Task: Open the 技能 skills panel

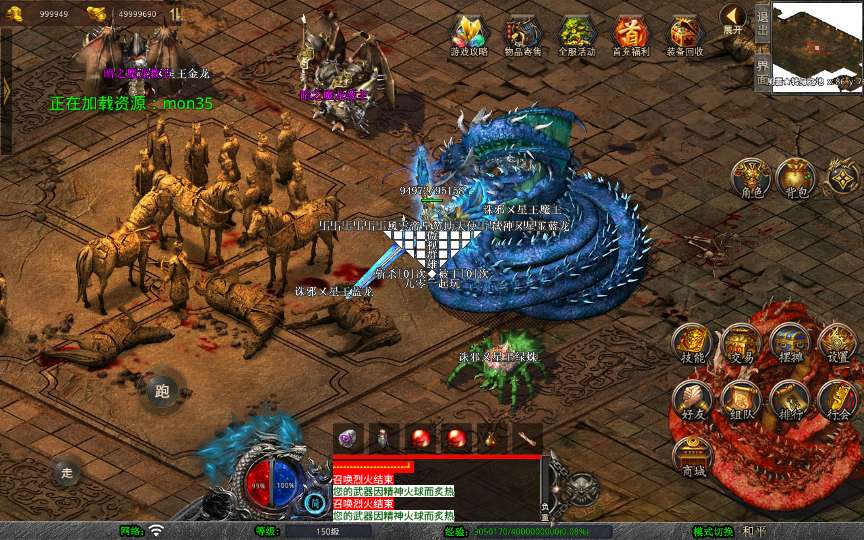Action: tap(692, 343)
